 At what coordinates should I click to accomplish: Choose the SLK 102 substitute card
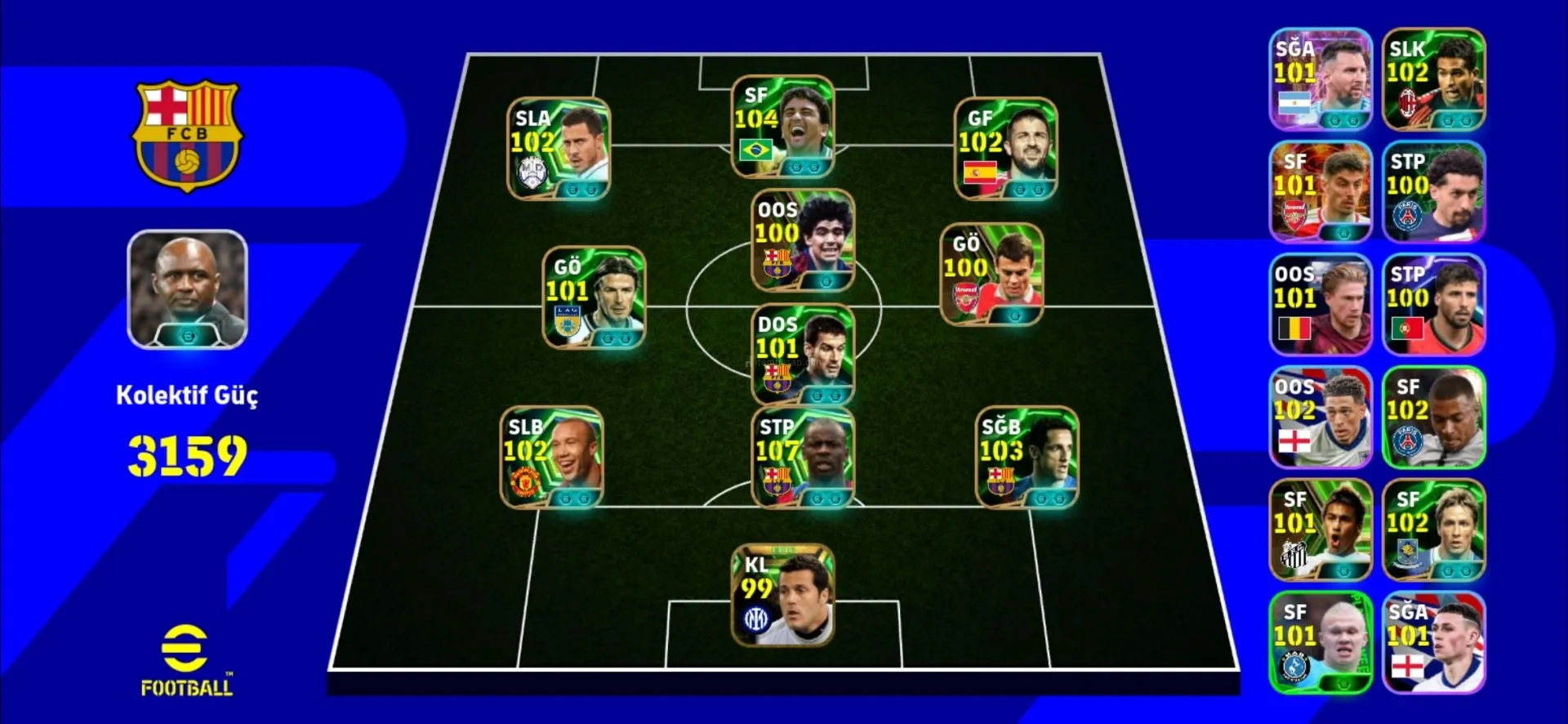[x=1433, y=79]
